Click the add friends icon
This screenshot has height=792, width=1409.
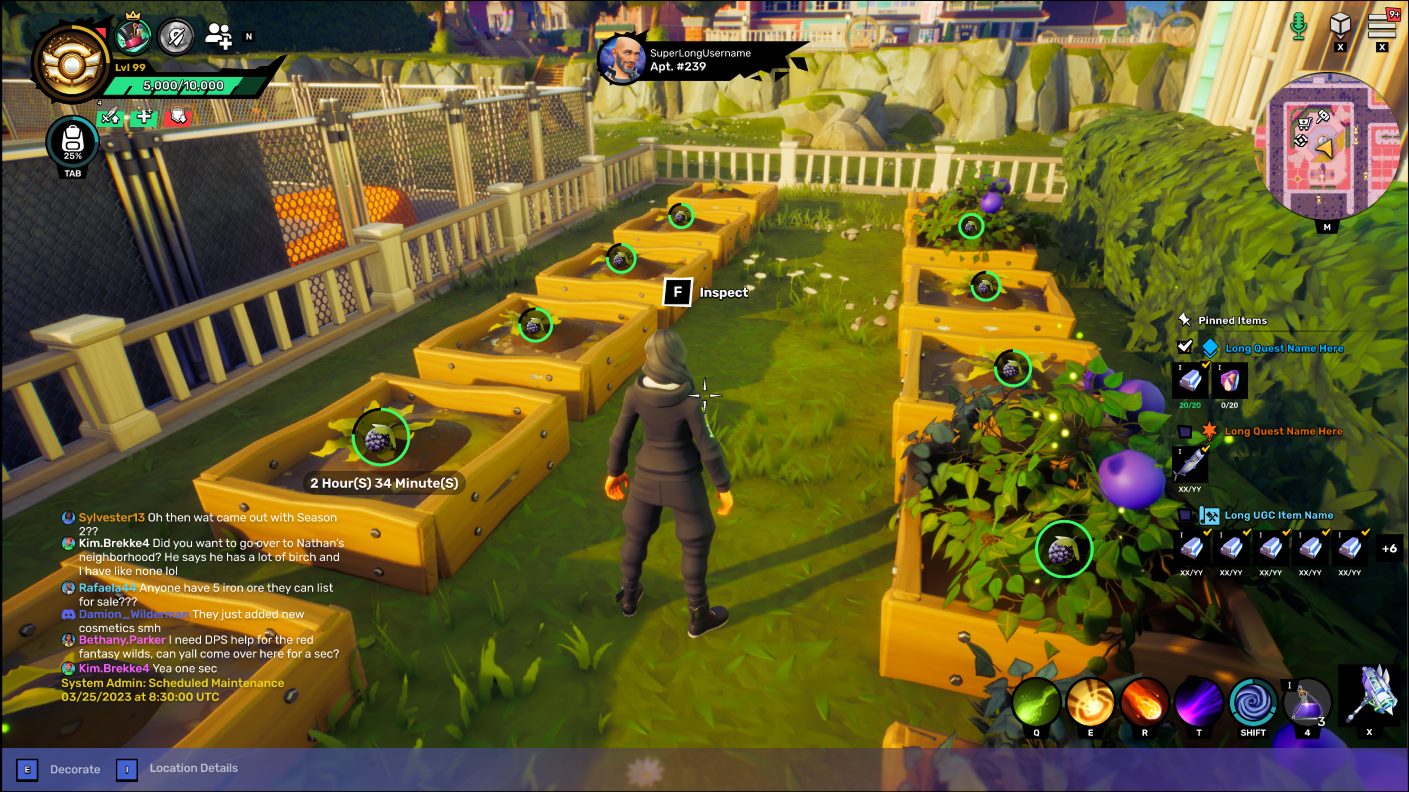[x=218, y=37]
